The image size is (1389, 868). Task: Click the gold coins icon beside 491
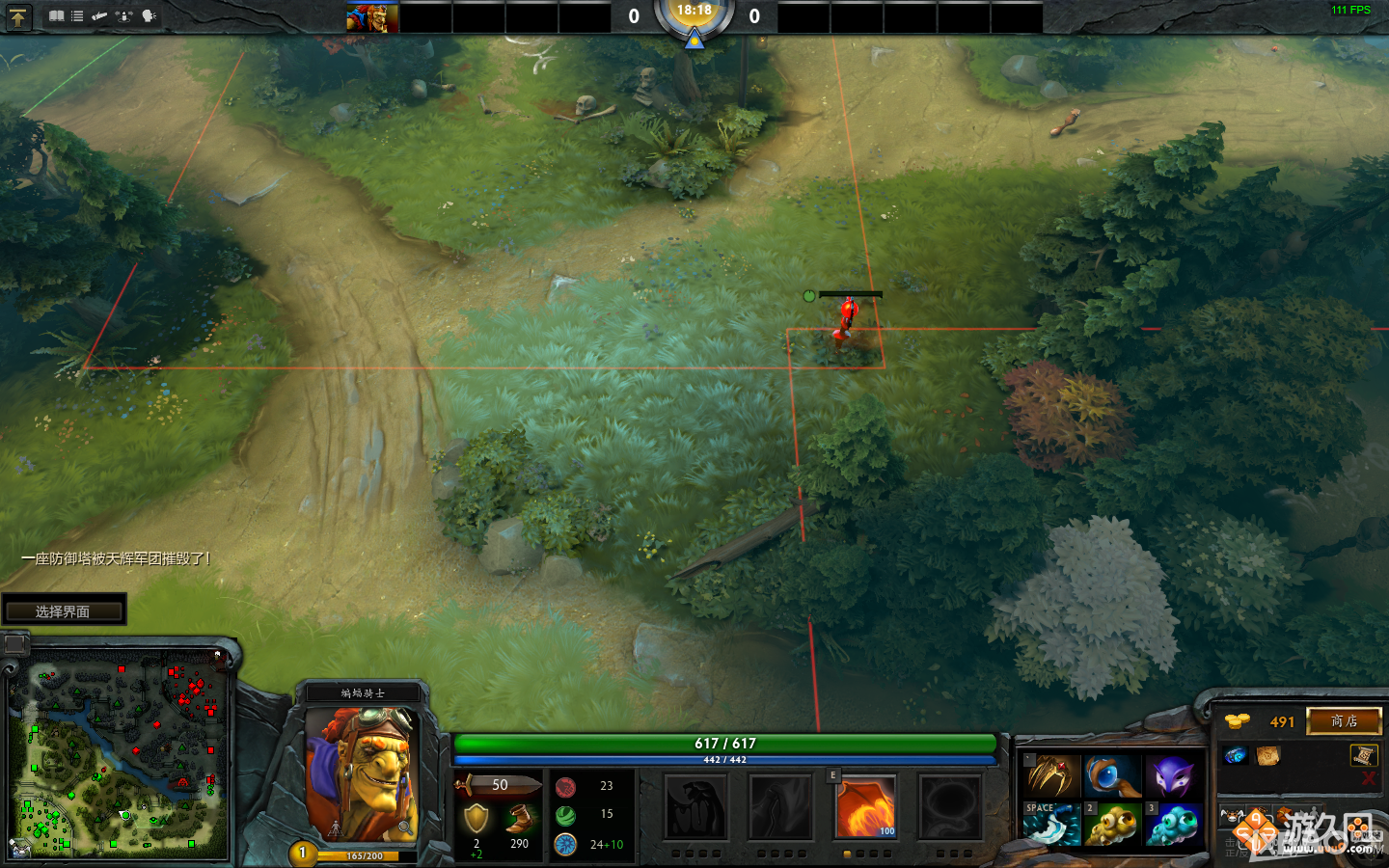[1238, 721]
